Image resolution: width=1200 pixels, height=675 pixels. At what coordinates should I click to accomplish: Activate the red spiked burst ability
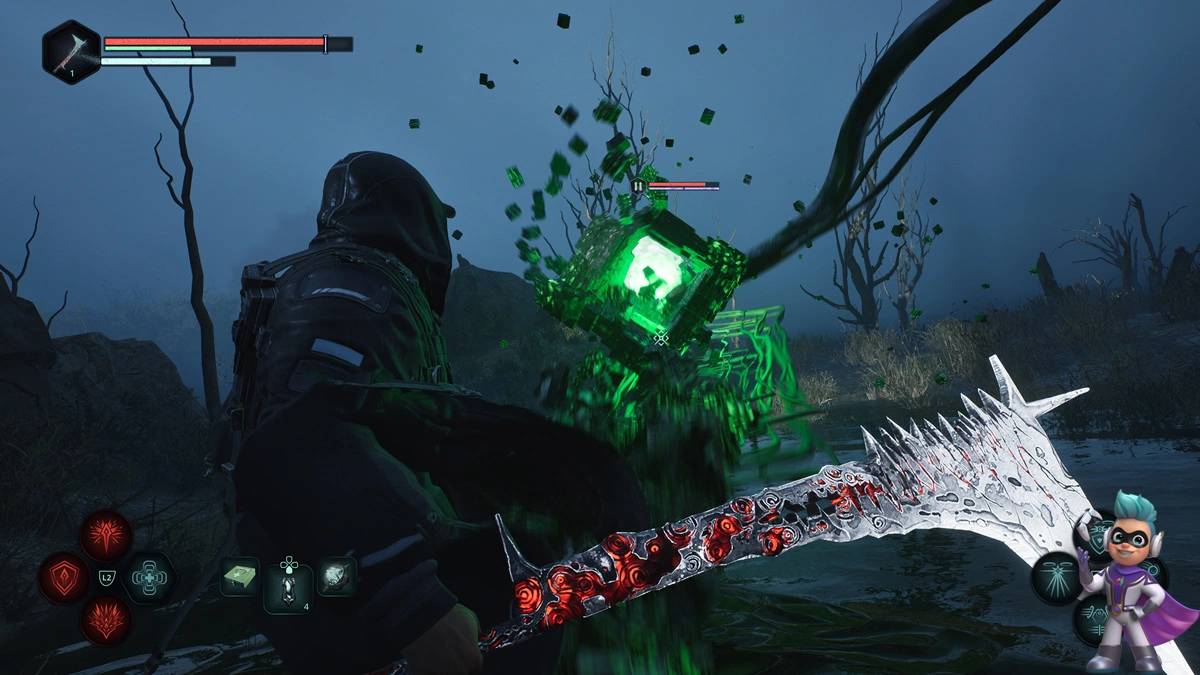coord(105,535)
